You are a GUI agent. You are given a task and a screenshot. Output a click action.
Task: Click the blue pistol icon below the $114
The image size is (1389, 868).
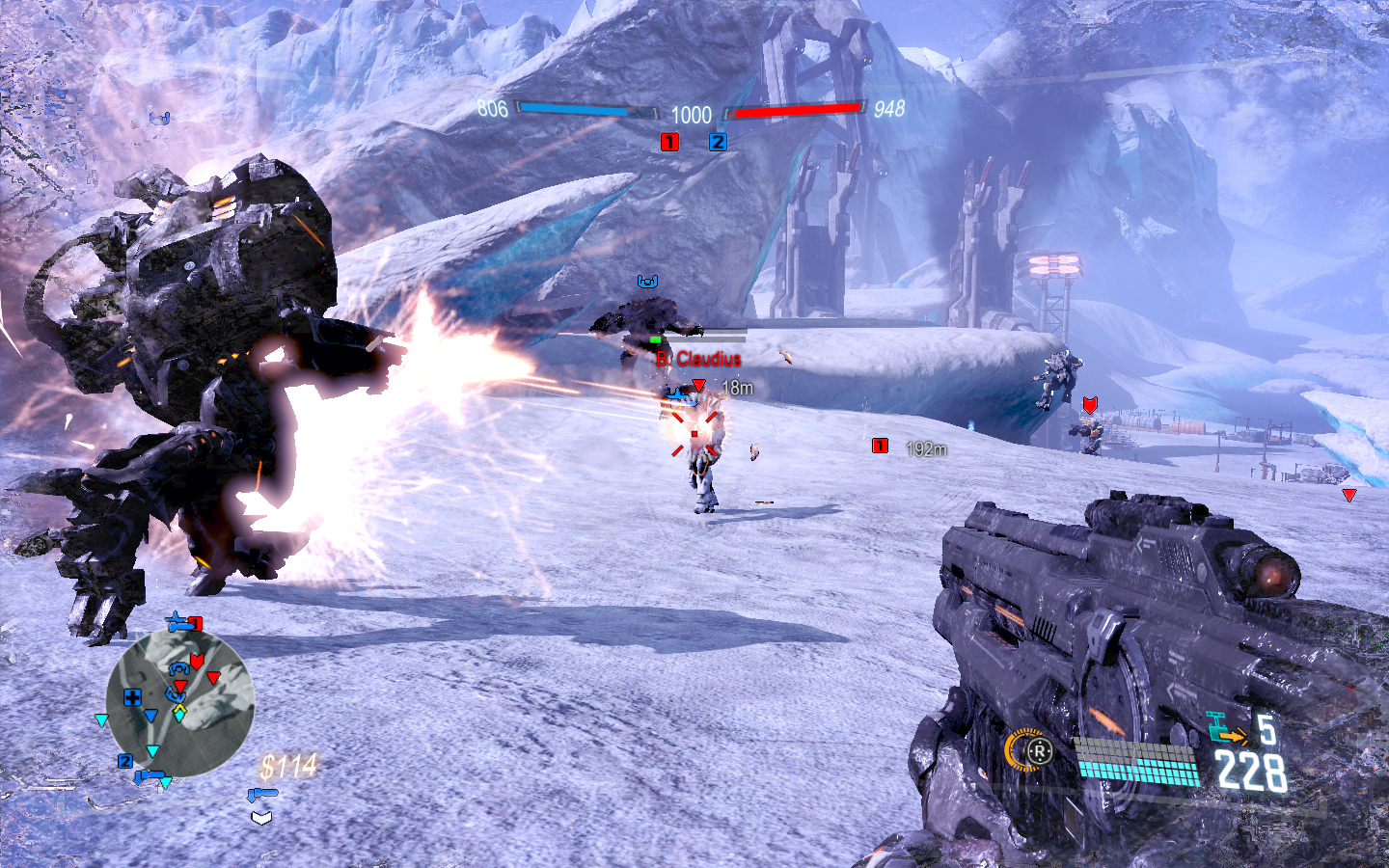(x=261, y=795)
